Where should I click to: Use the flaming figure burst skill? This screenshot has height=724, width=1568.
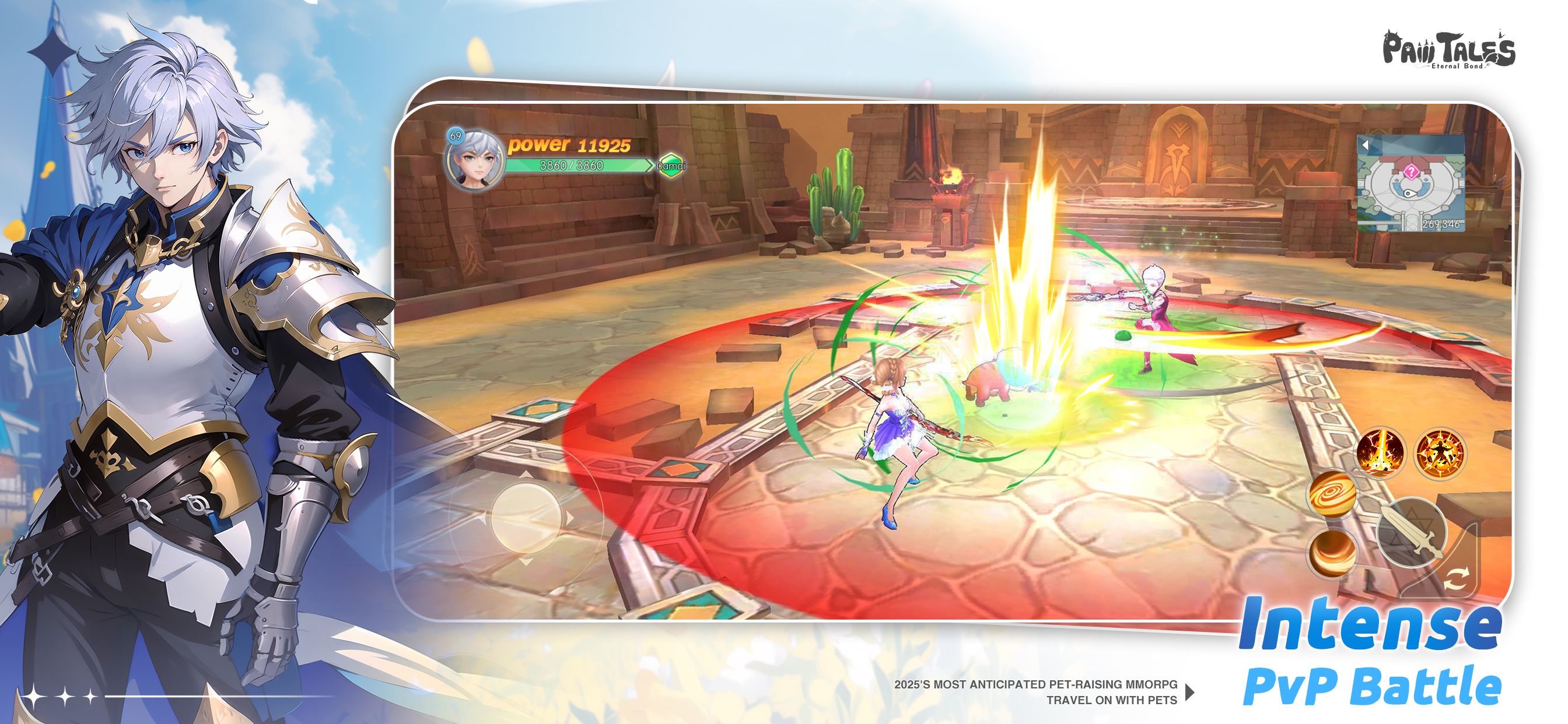pyautogui.click(x=1440, y=454)
